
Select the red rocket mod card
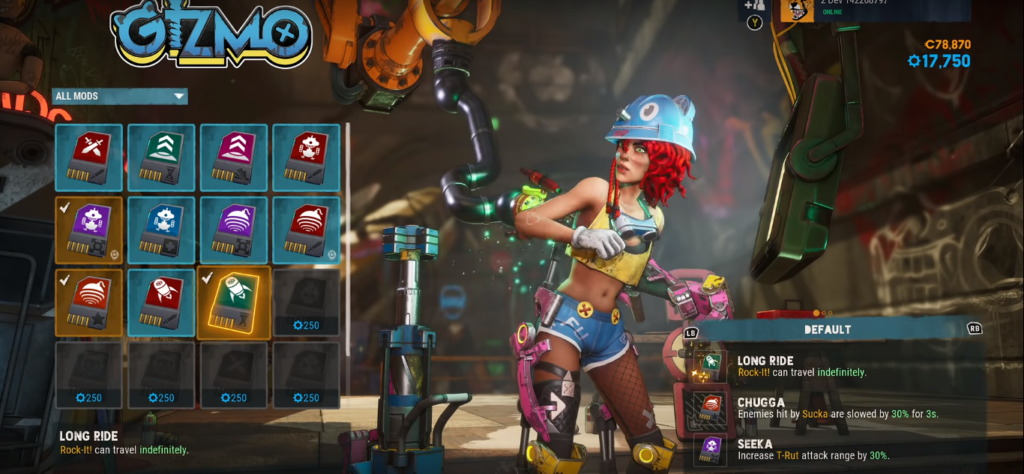point(161,302)
